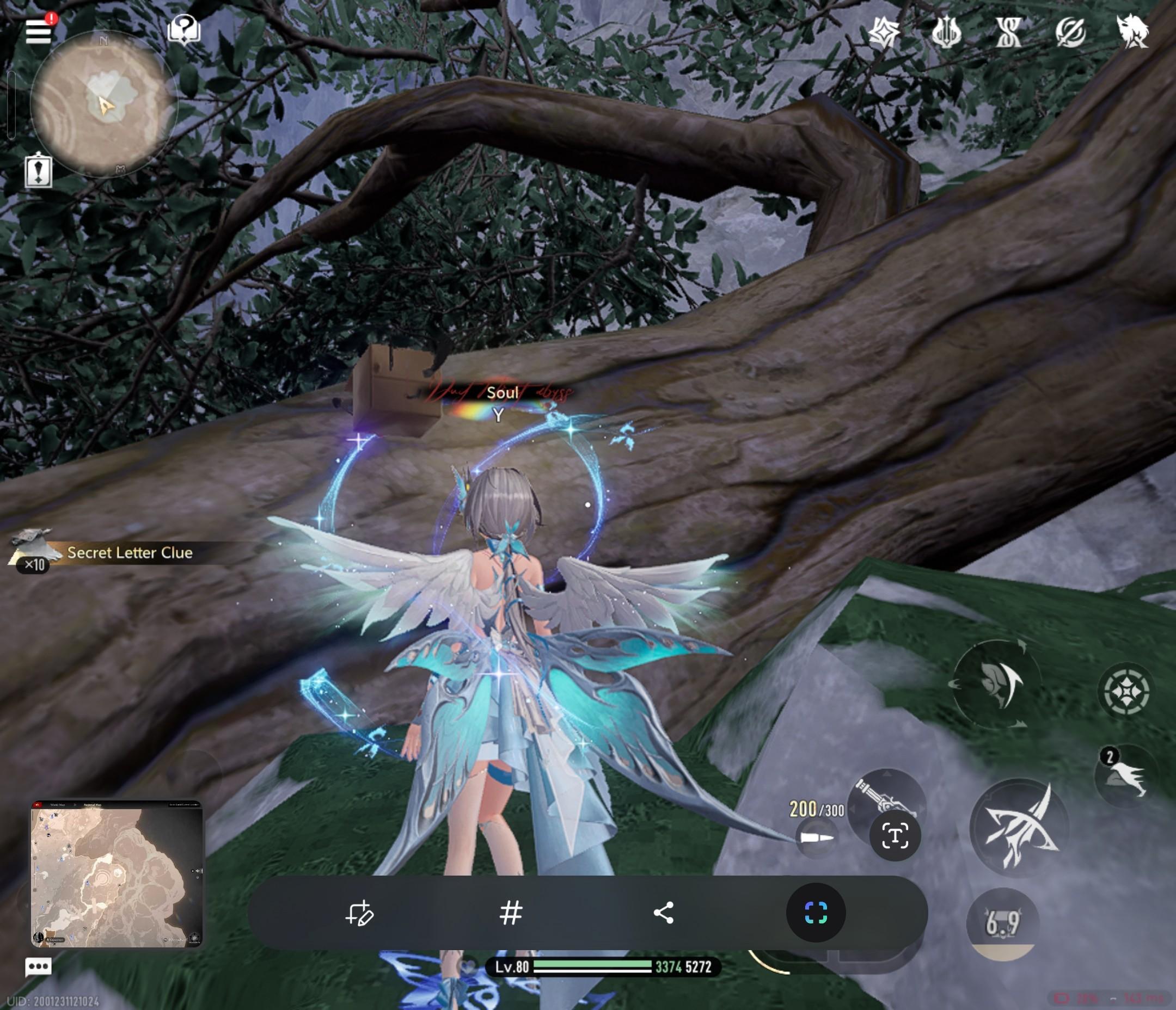Open the slashed circle emblem icon
The width and height of the screenshot is (1176, 1010).
coord(1070,32)
